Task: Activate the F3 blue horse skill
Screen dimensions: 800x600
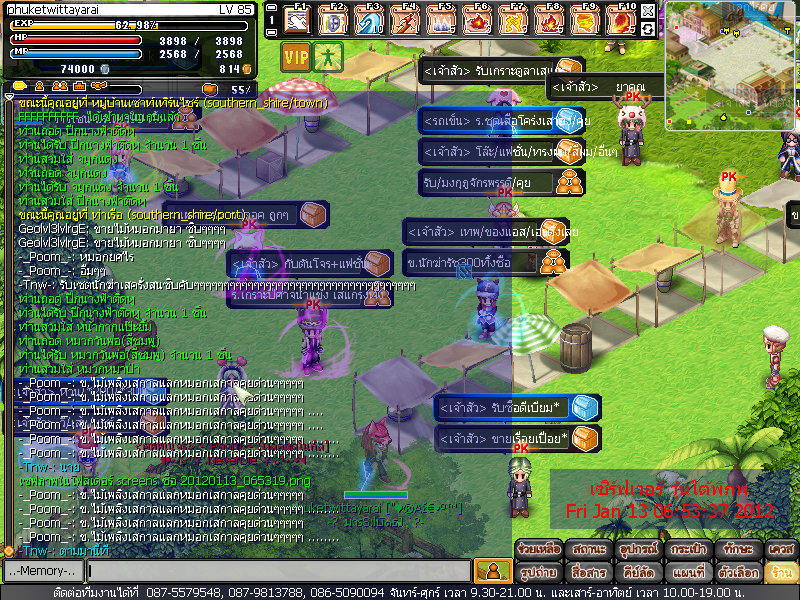Action: coord(370,20)
